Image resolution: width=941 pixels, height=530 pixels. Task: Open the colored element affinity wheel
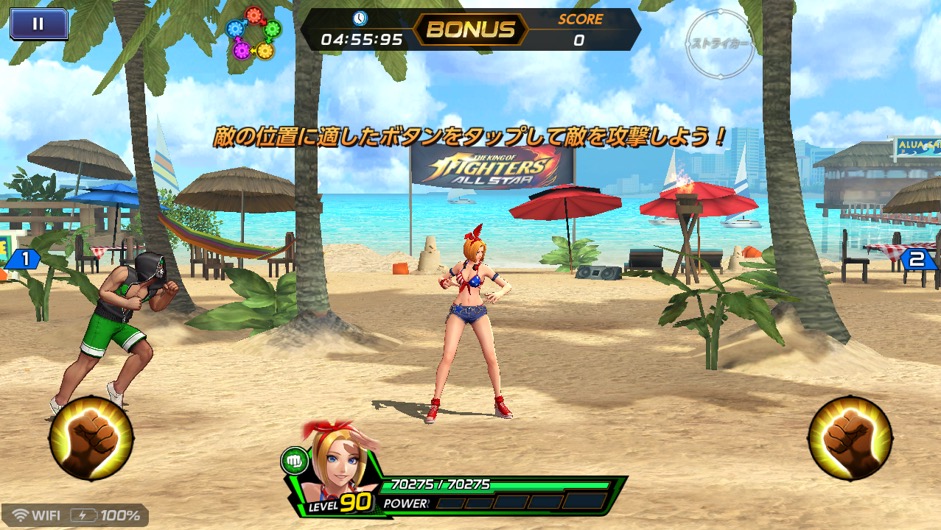coord(252,34)
